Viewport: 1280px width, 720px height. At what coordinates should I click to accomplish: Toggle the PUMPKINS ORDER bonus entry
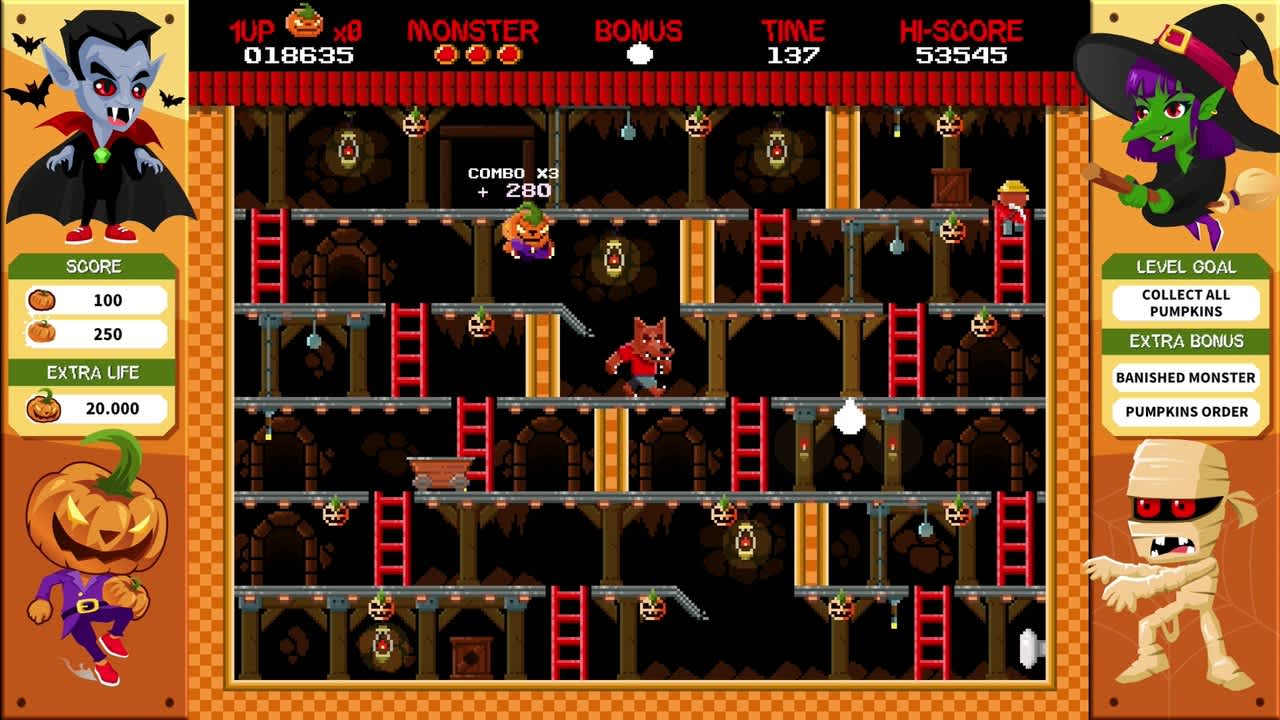(x=1184, y=411)
